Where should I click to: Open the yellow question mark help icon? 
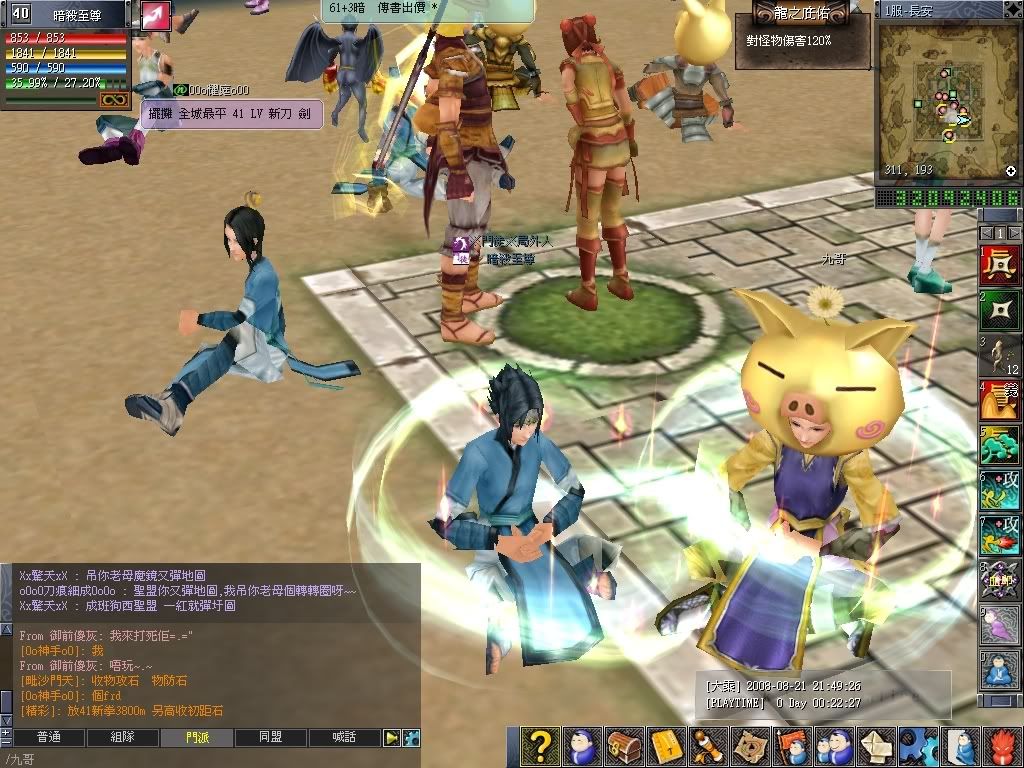[540, 746]
